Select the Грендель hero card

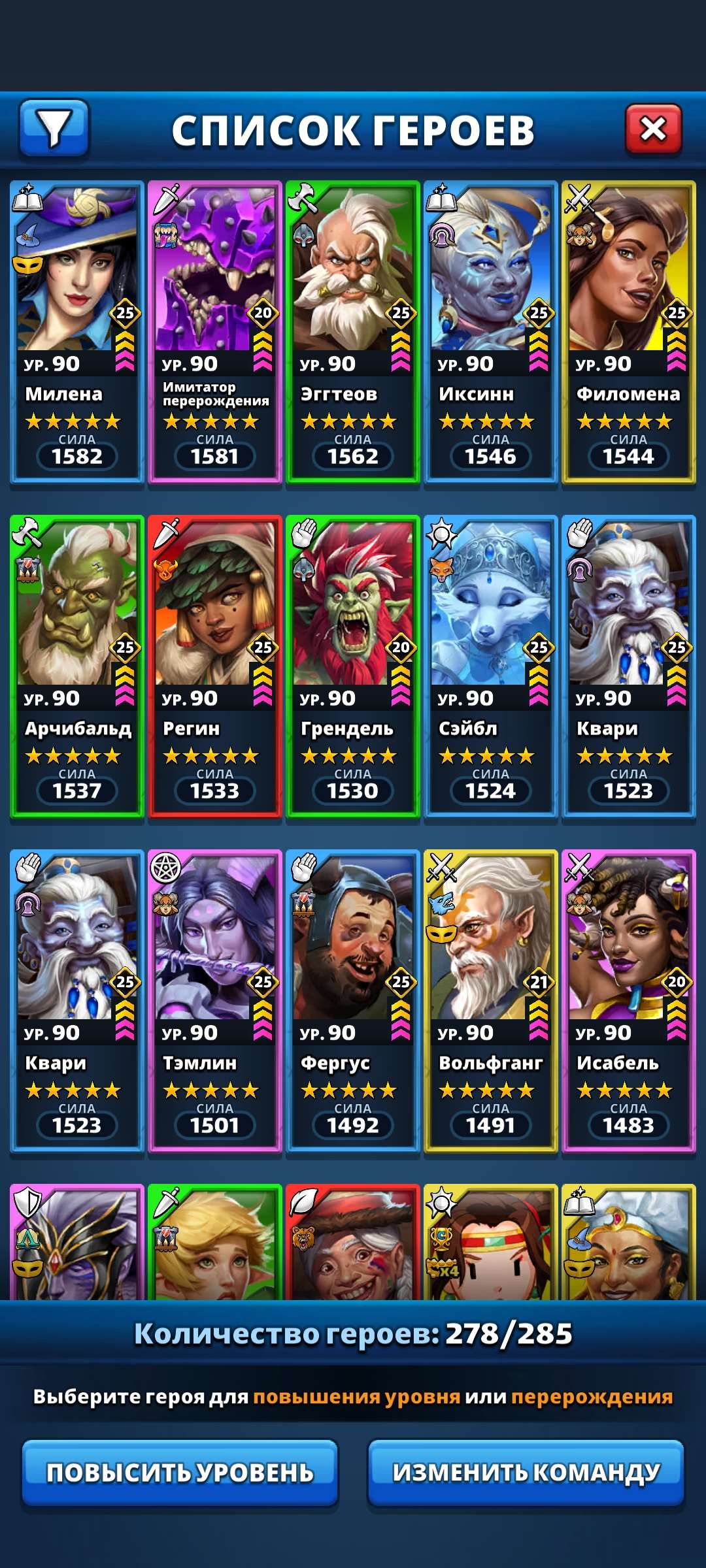pos(353,666)
